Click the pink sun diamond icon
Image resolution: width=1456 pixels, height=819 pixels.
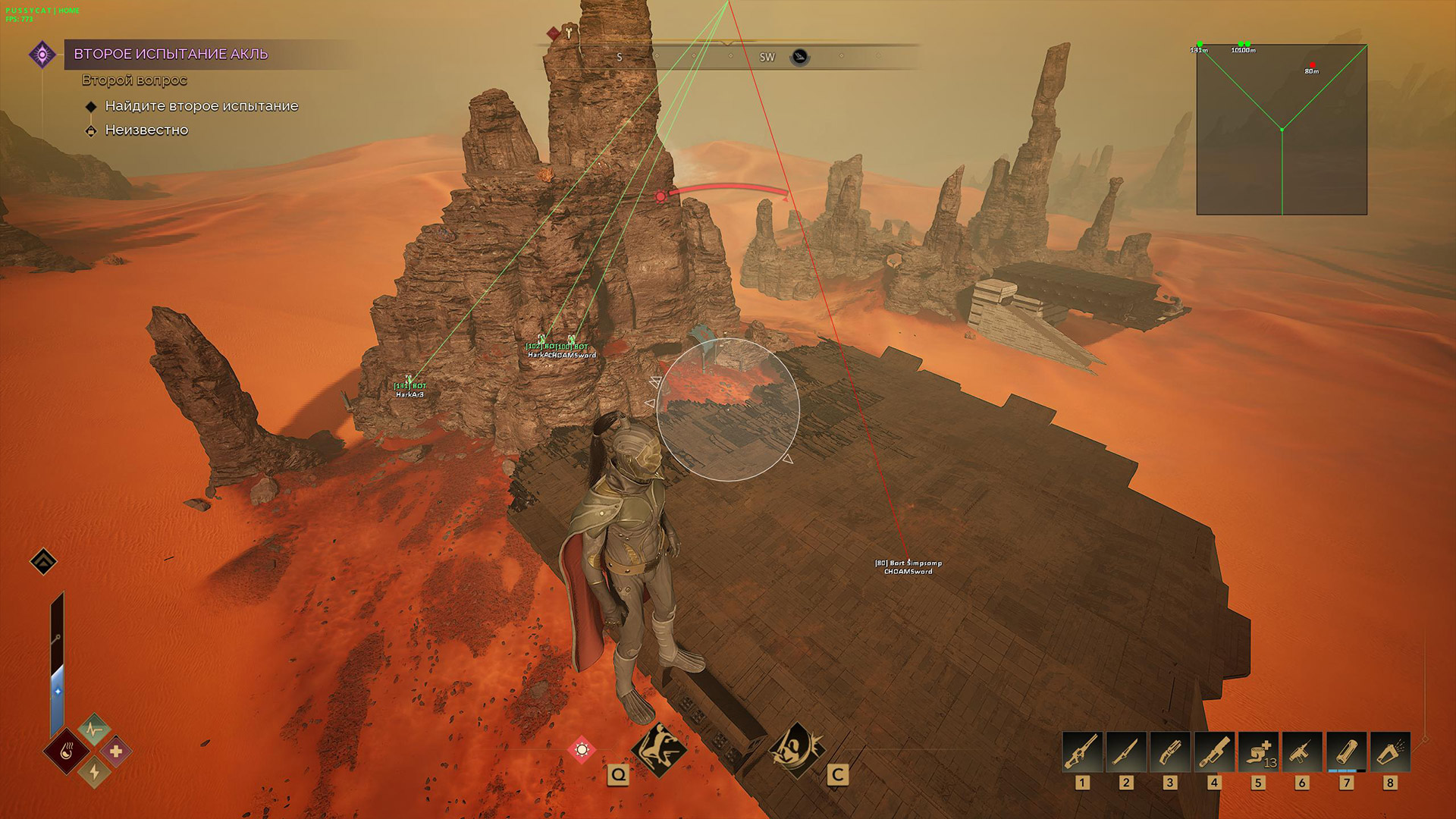582,750
